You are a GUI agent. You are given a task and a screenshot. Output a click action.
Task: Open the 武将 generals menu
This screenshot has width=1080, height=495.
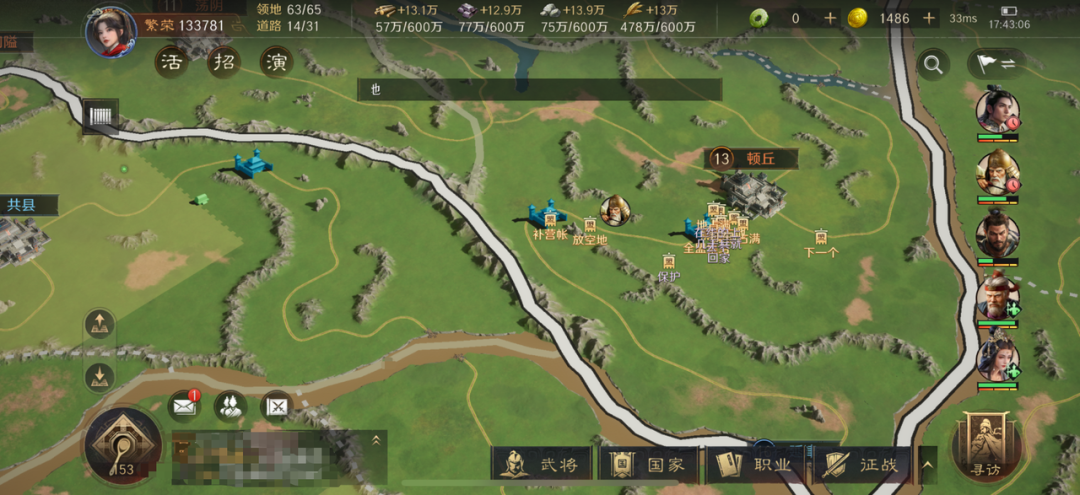tap(543, 464)
